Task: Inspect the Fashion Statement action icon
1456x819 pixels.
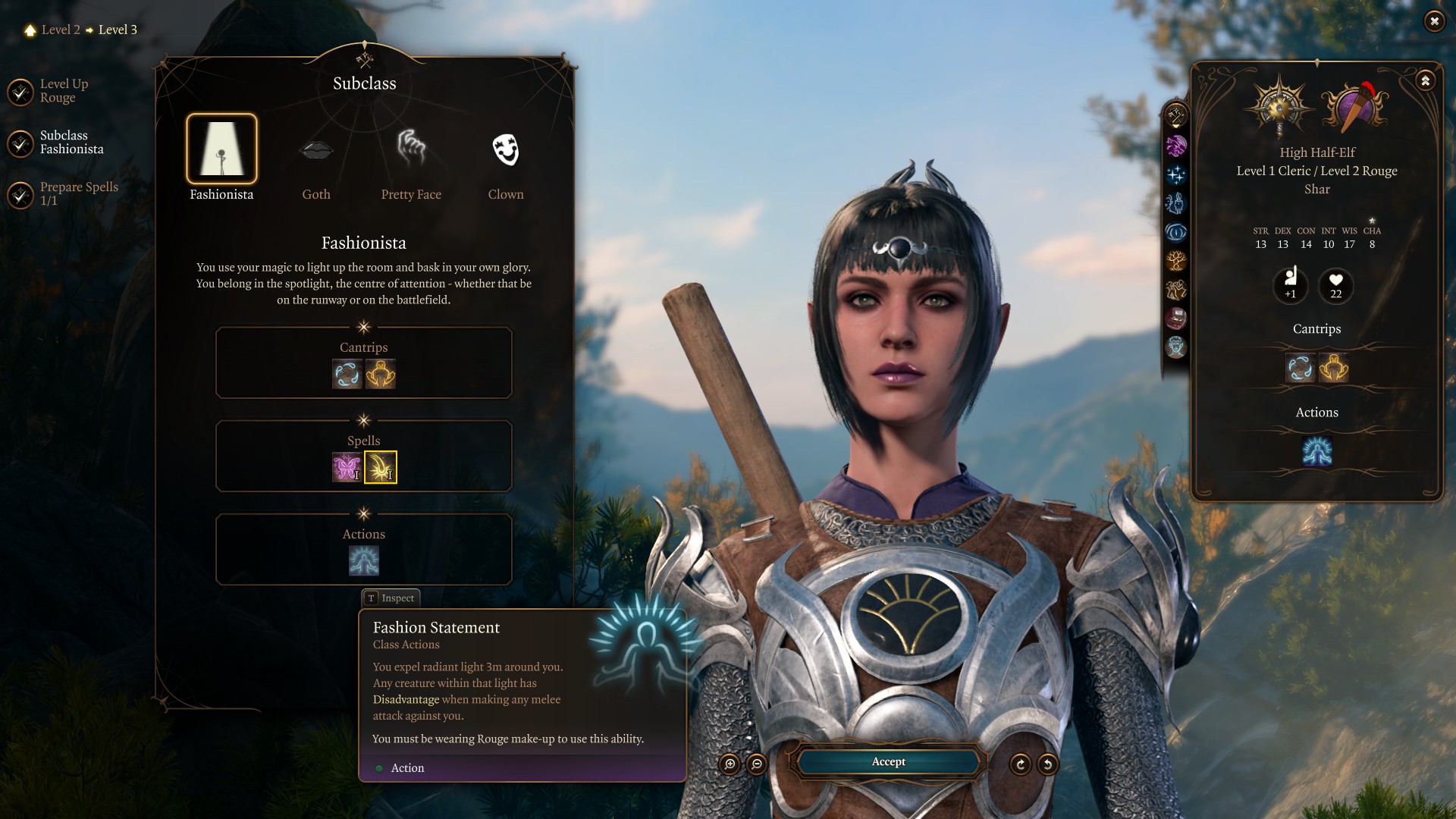Action: coord(364,561)
